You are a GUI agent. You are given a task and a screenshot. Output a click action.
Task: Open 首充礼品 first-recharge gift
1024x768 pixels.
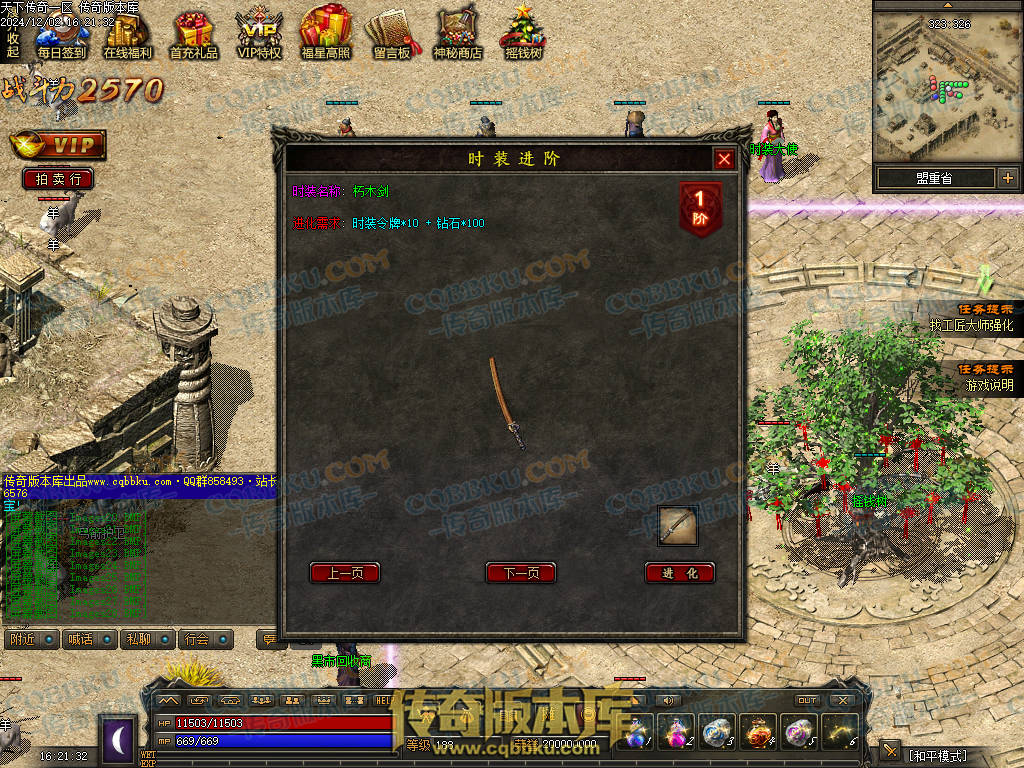click(x=193, y=37)
